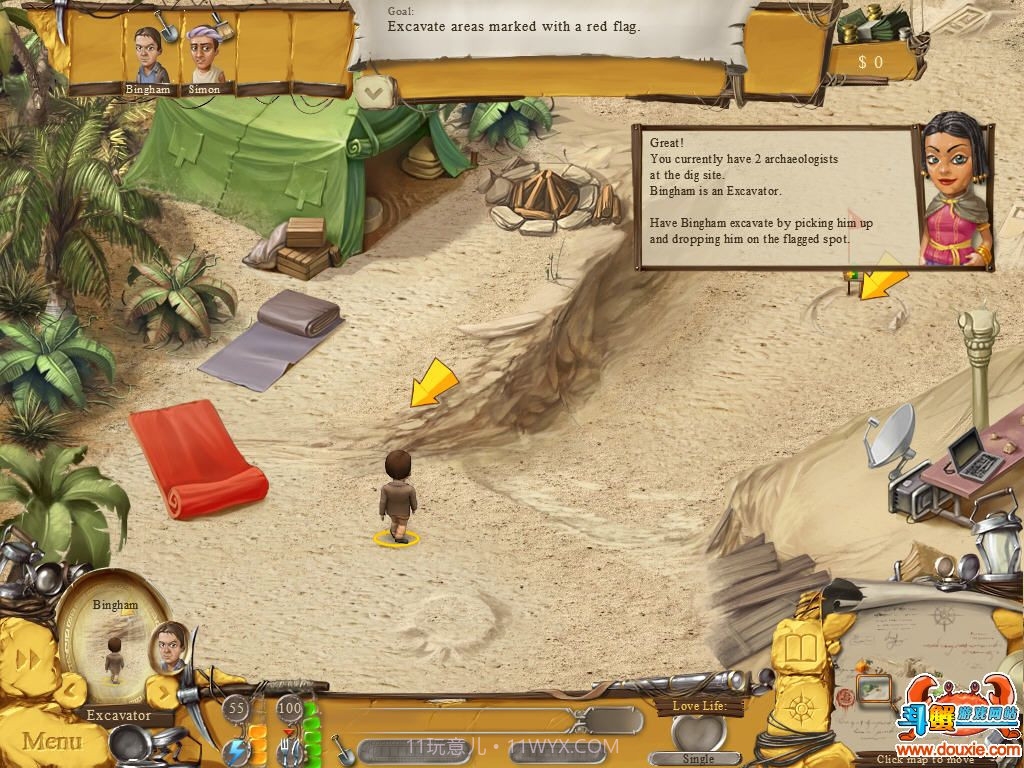Activate the fast-forward speed button
This screenshot has height=768, width=1024.
[30, 659]
